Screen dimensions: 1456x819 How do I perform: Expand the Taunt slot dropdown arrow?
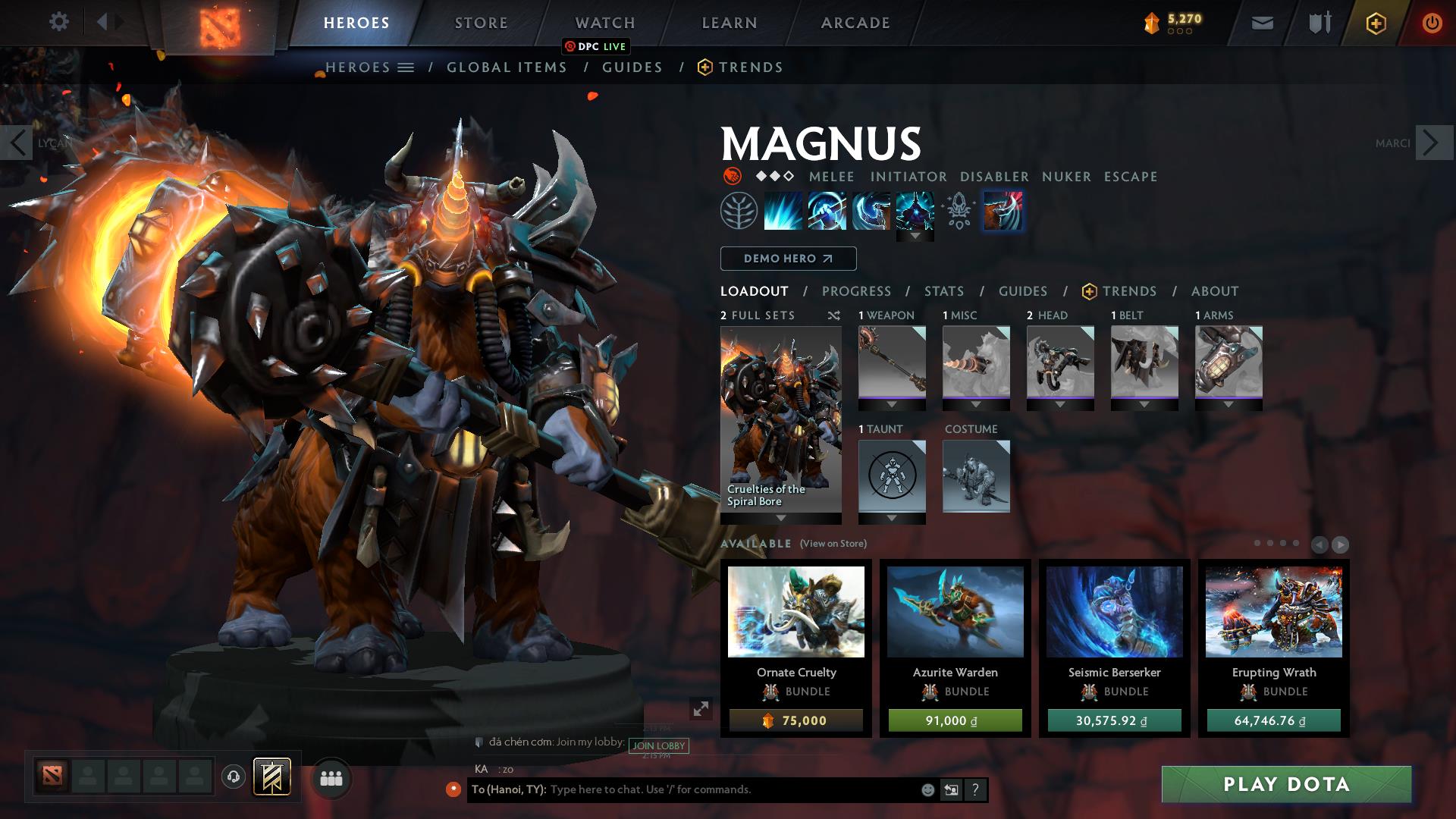pyautogui.click(x=892, y=519)
